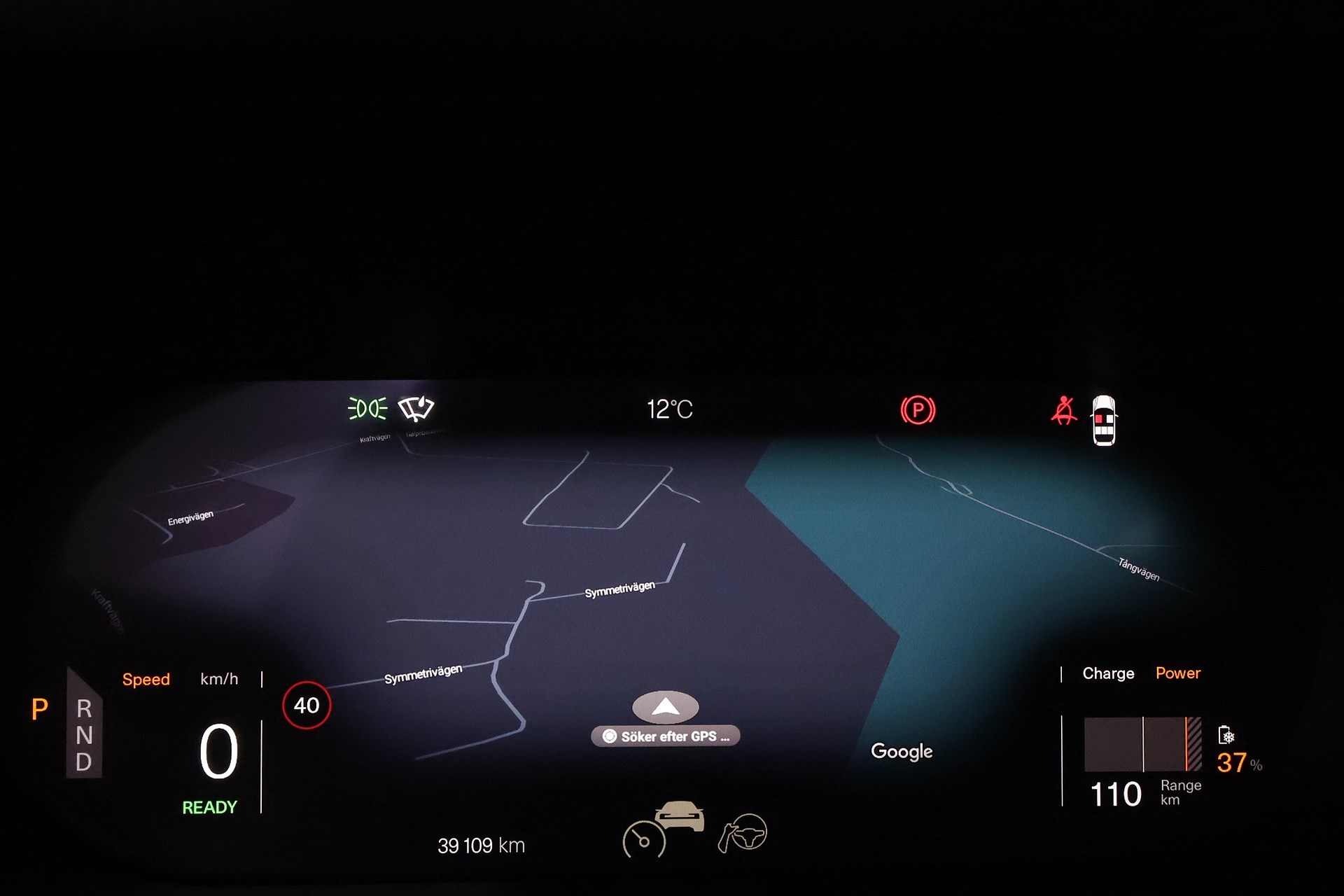Open the car door status icon
Image resolution: width=1344 pixels, height=896 pixels.
click(x=1104, y=420)
